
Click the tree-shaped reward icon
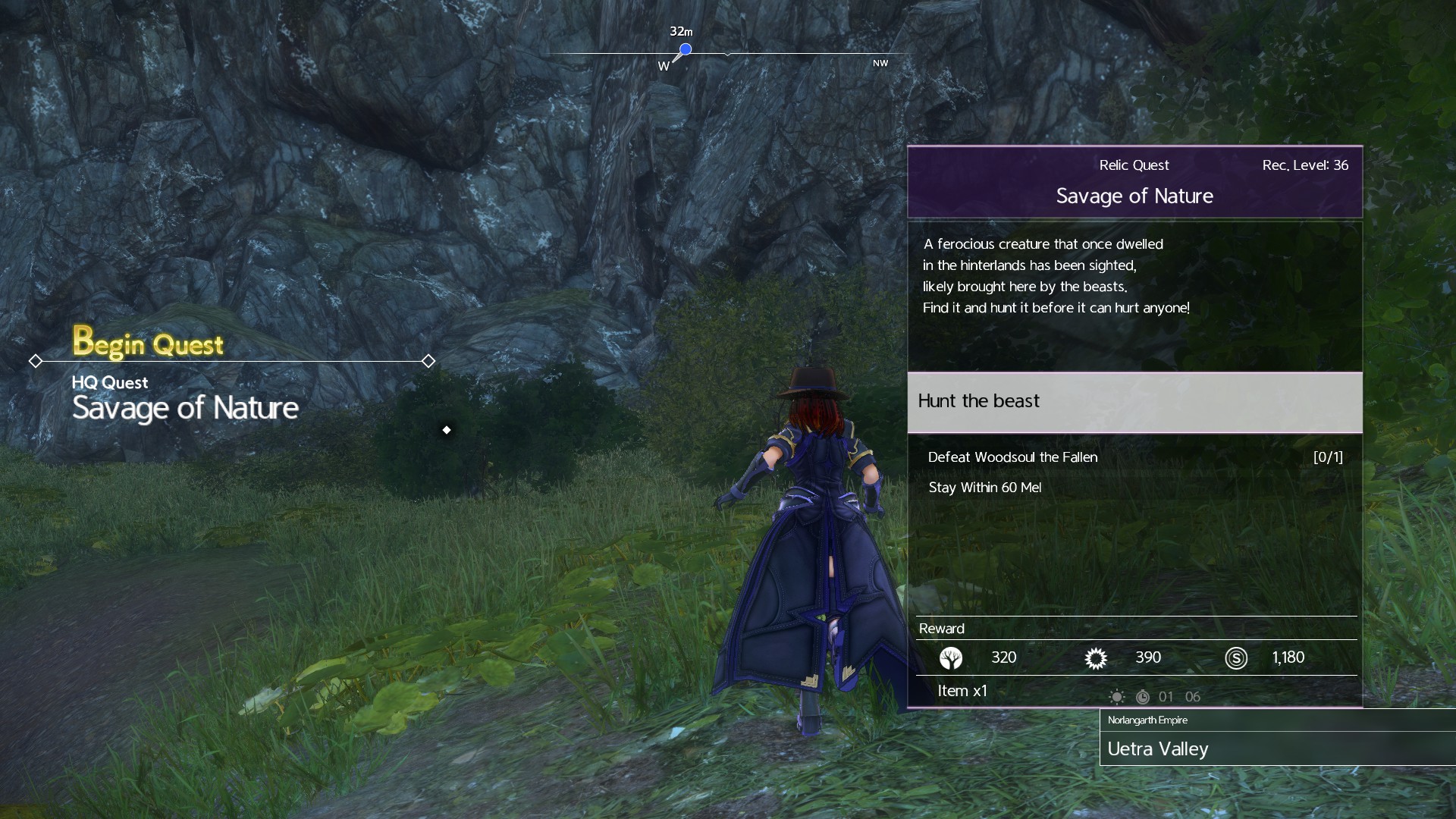[x=950, y=658]
